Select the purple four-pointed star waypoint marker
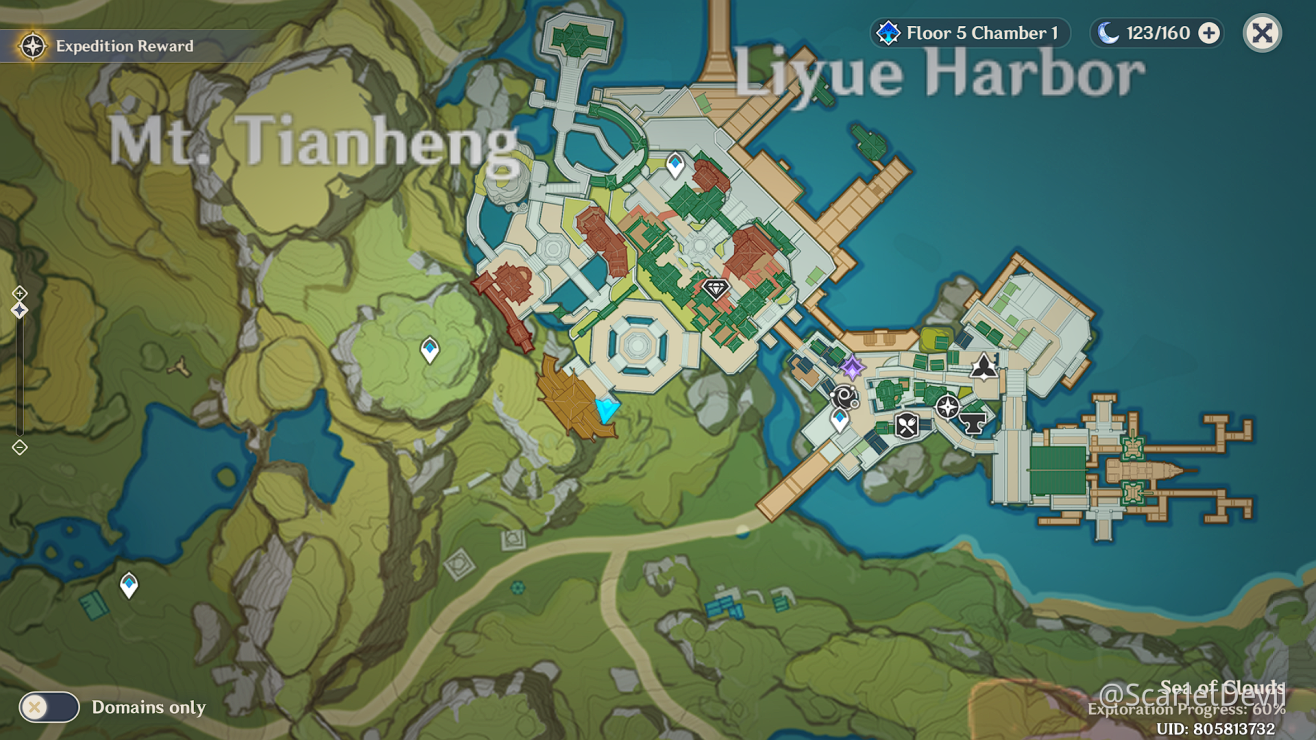The height and width of the screenshot is (740, 1316). [x=852, y=369]
